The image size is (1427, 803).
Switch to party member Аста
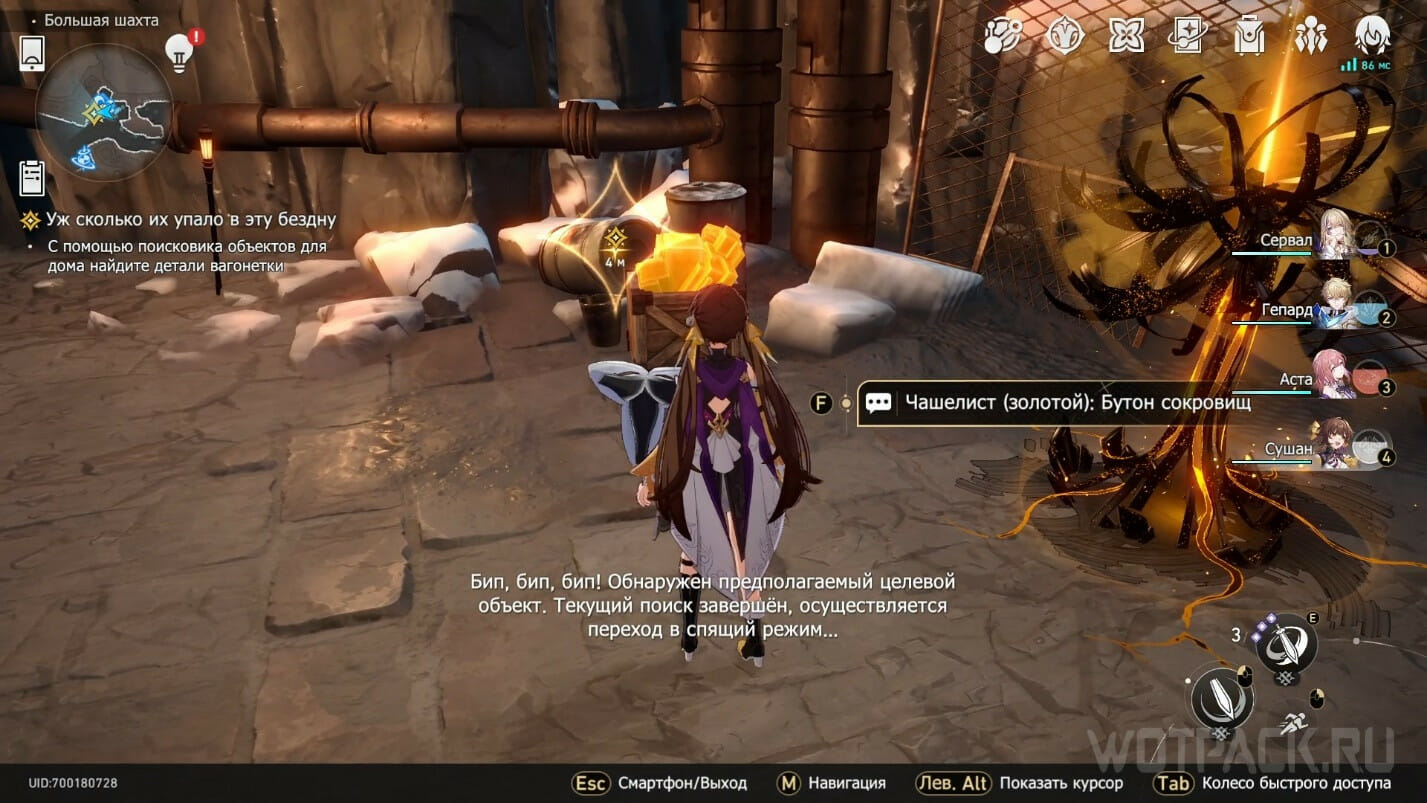click(1334, 375)
